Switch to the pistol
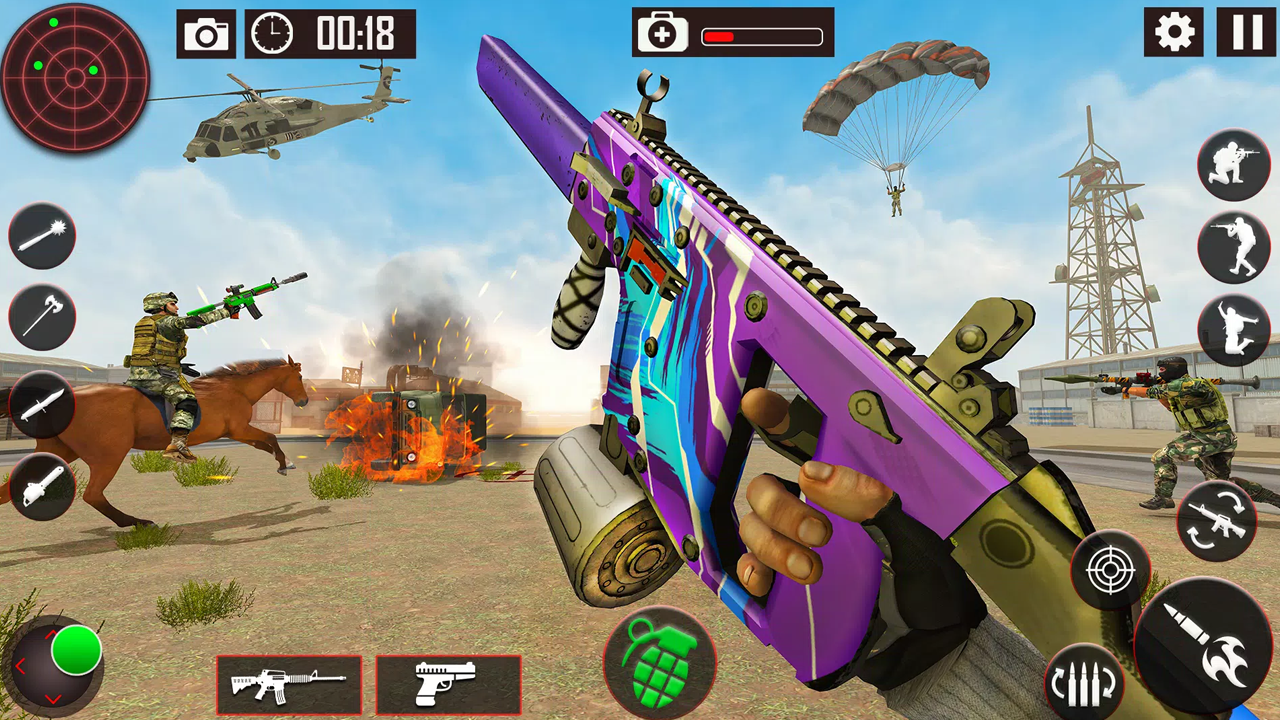Viewport: 1280px width, 720px height. tap(447, 683)
